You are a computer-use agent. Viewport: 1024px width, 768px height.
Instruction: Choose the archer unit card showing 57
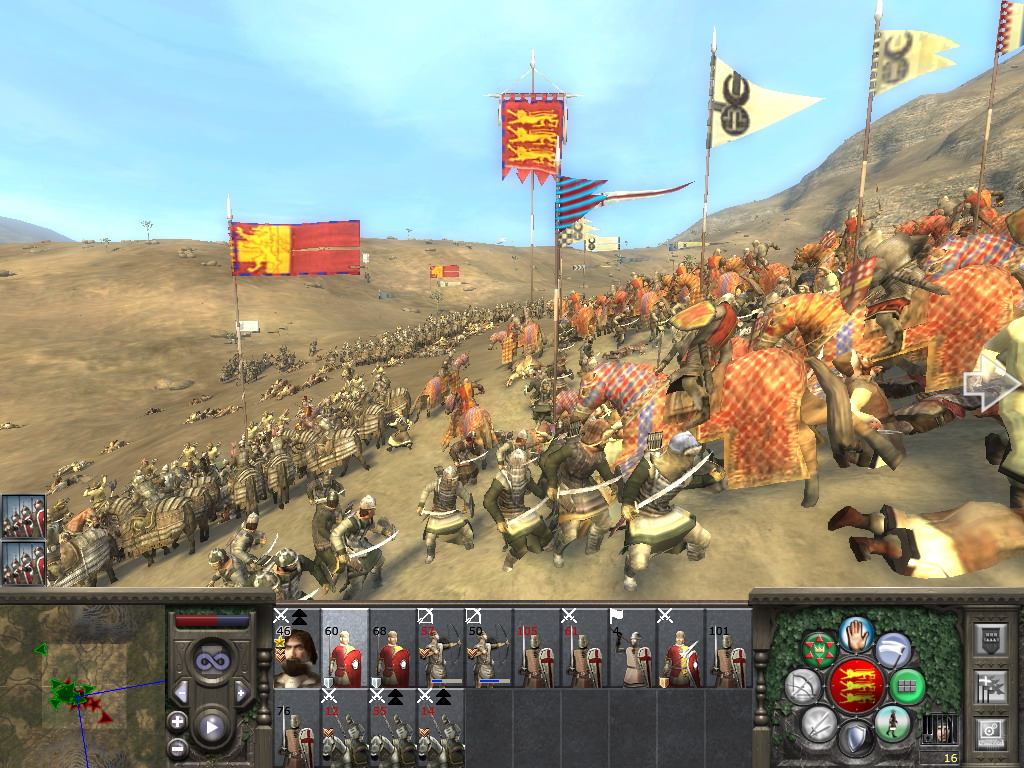pyautogui.click(x=440, y=648)
